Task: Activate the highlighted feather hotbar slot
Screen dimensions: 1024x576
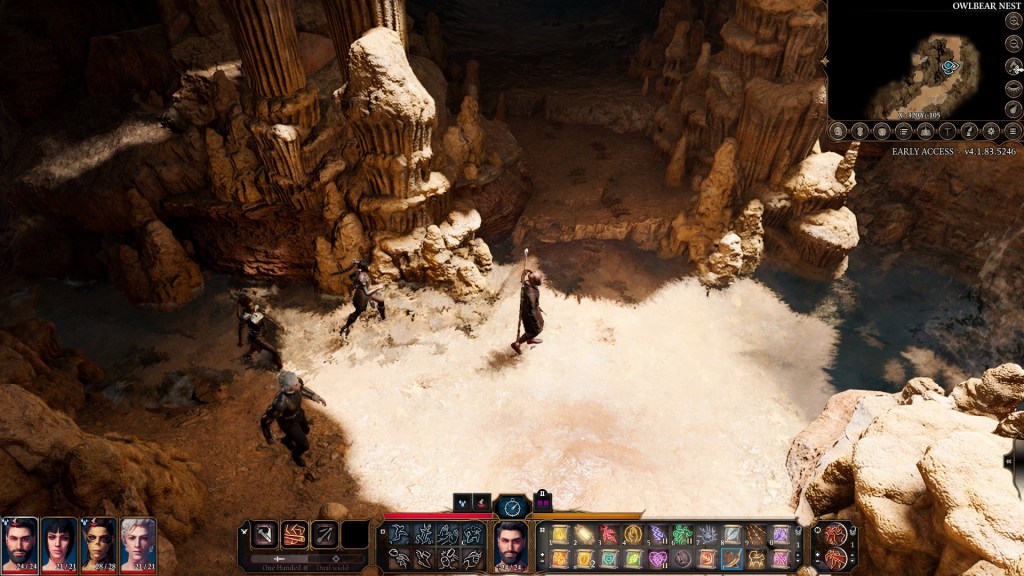Action: click(731, 559)
